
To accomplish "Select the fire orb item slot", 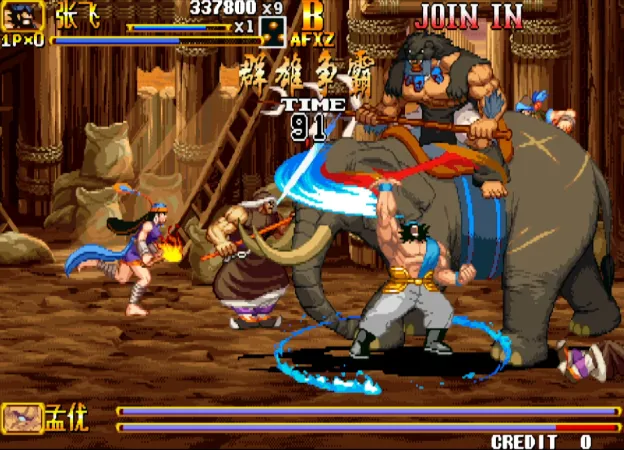I will (x=272, y=31).
